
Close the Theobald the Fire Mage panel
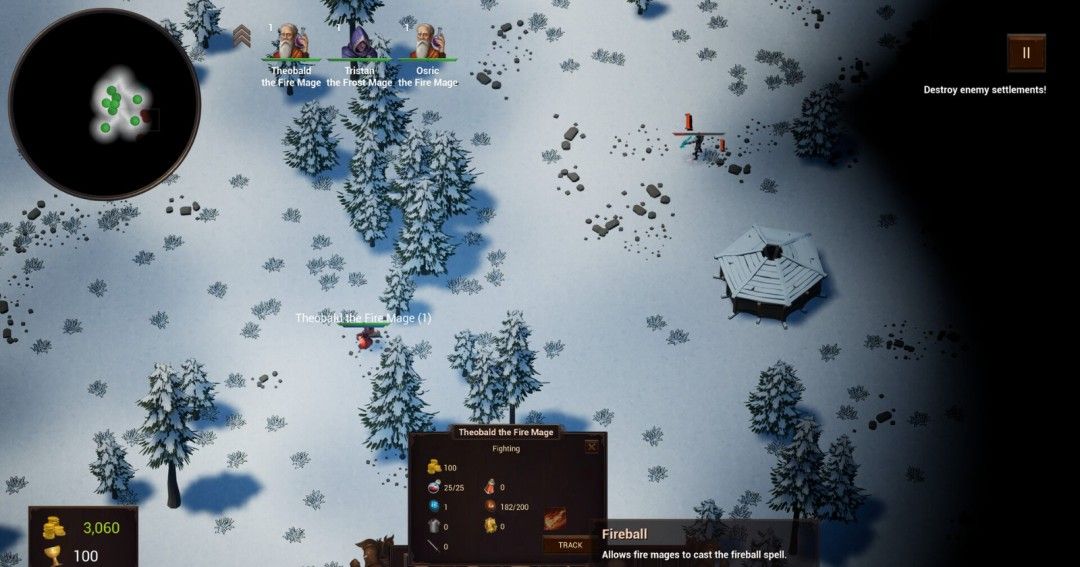(x=592, y=447)
